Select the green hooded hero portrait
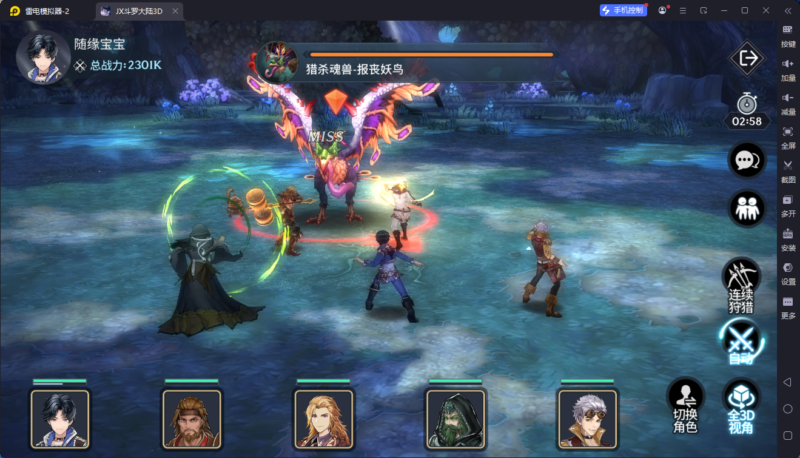This screenshot has height=458, width=800. [456, 418]
